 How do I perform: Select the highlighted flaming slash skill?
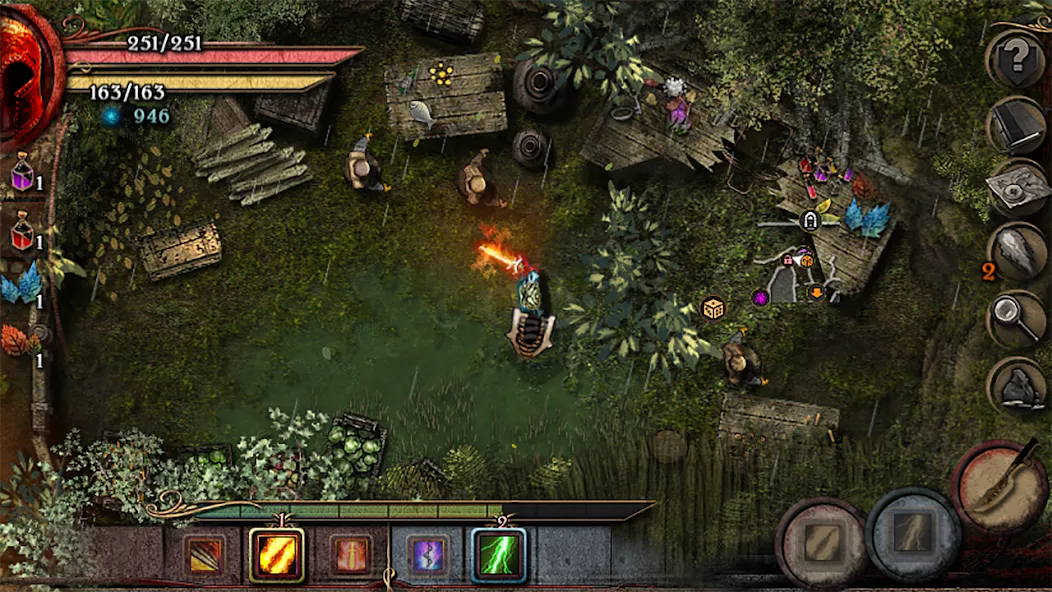tap(276, 555)
